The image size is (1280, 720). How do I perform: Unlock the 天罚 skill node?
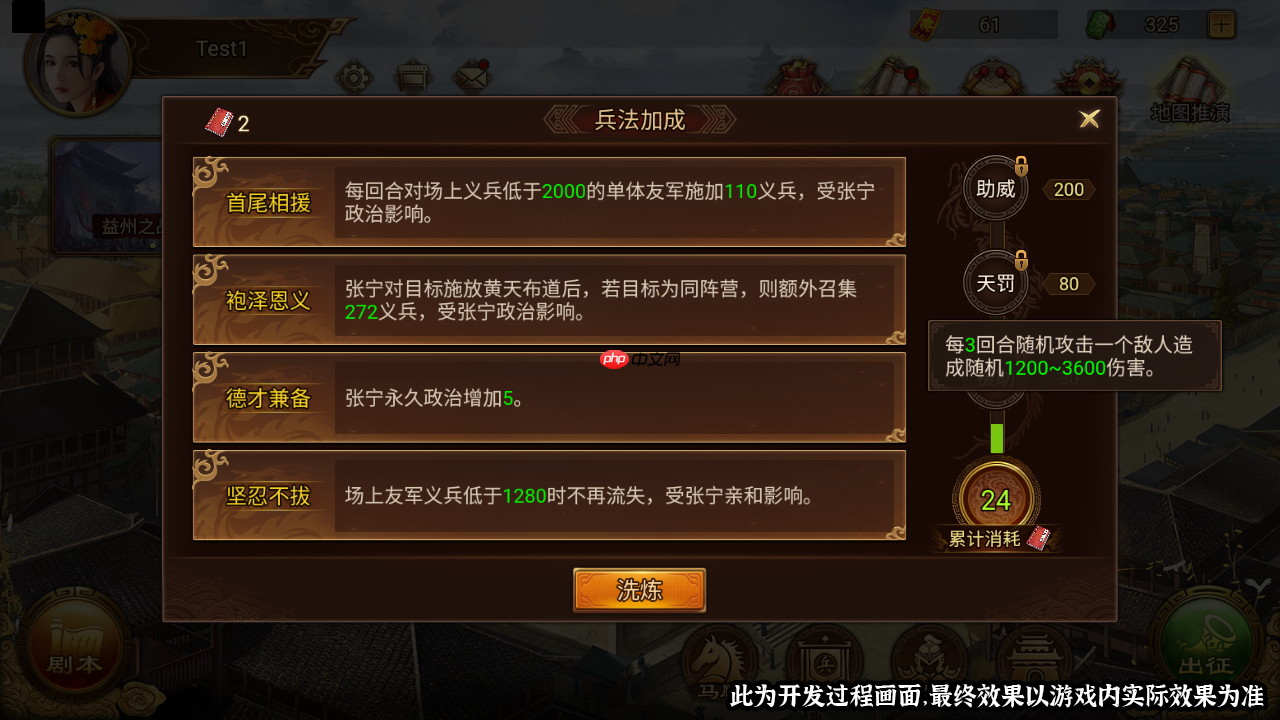[995, 283]
